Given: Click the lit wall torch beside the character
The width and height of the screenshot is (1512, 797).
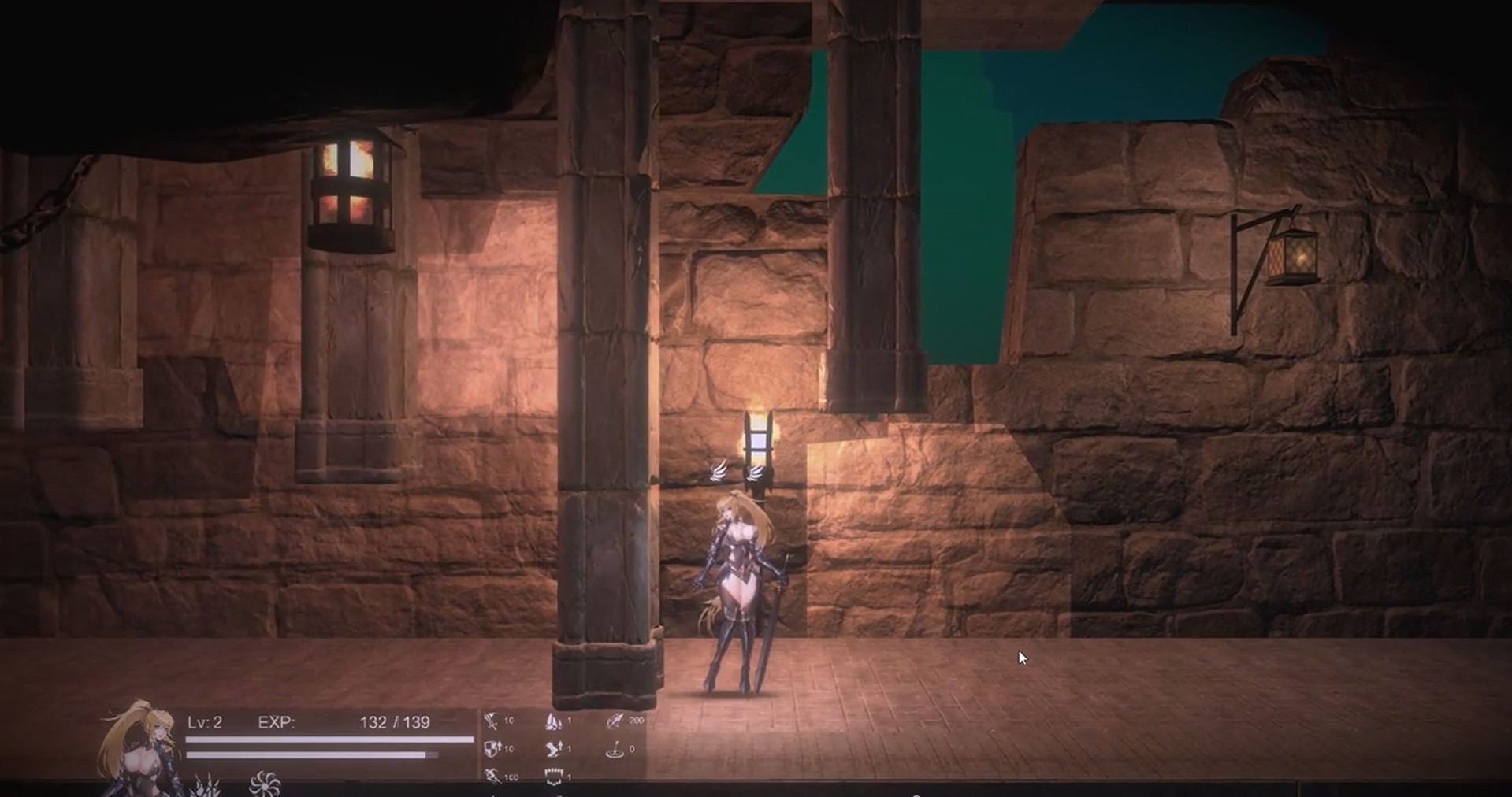Looking at the screenshot, I should pyautogui.click(x=758, y=441).
